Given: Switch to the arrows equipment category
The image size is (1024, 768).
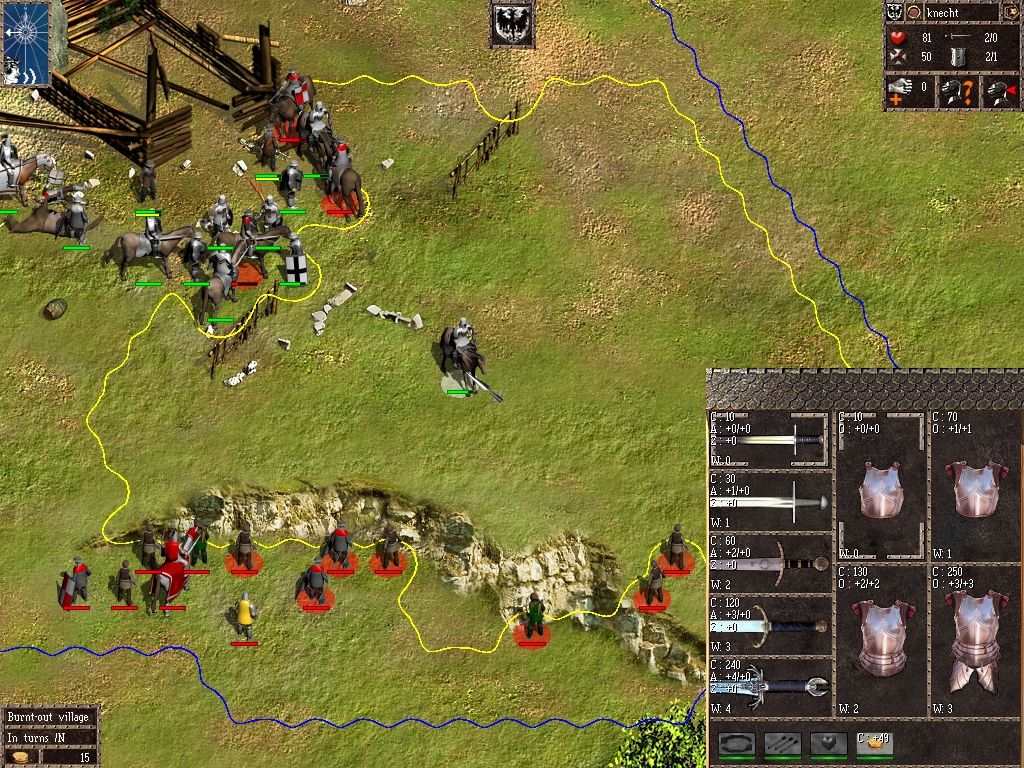Looking at the screenshot, I should 782,743.
